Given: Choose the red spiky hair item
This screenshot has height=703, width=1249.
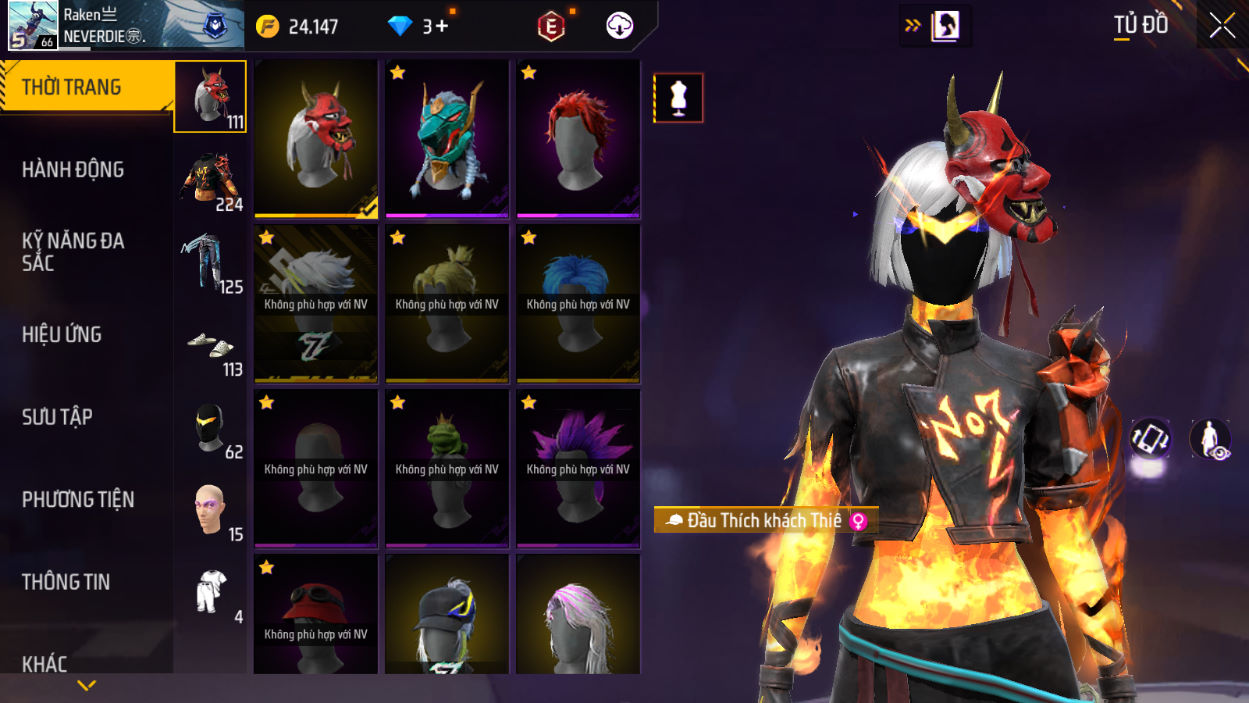Looking at the screenshot, I should pyautogui.click(x=578, y=138).
